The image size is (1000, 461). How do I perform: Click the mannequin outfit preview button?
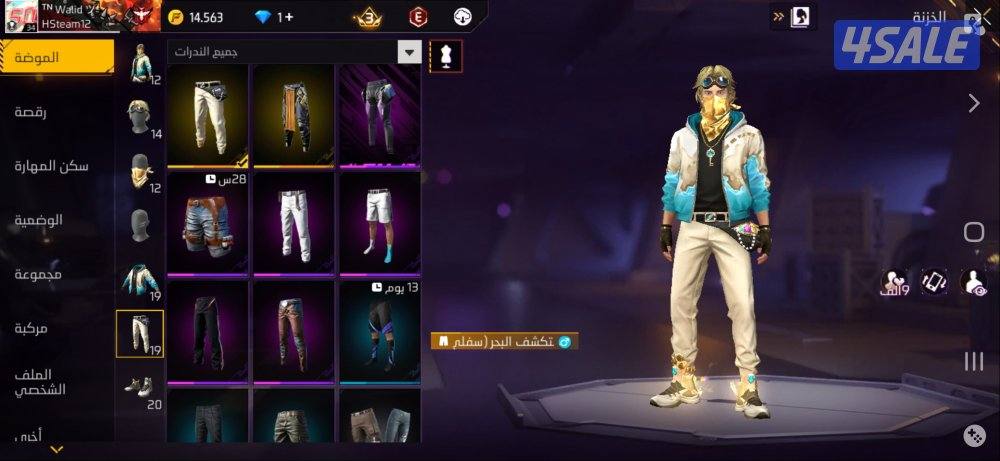[446, 55]
